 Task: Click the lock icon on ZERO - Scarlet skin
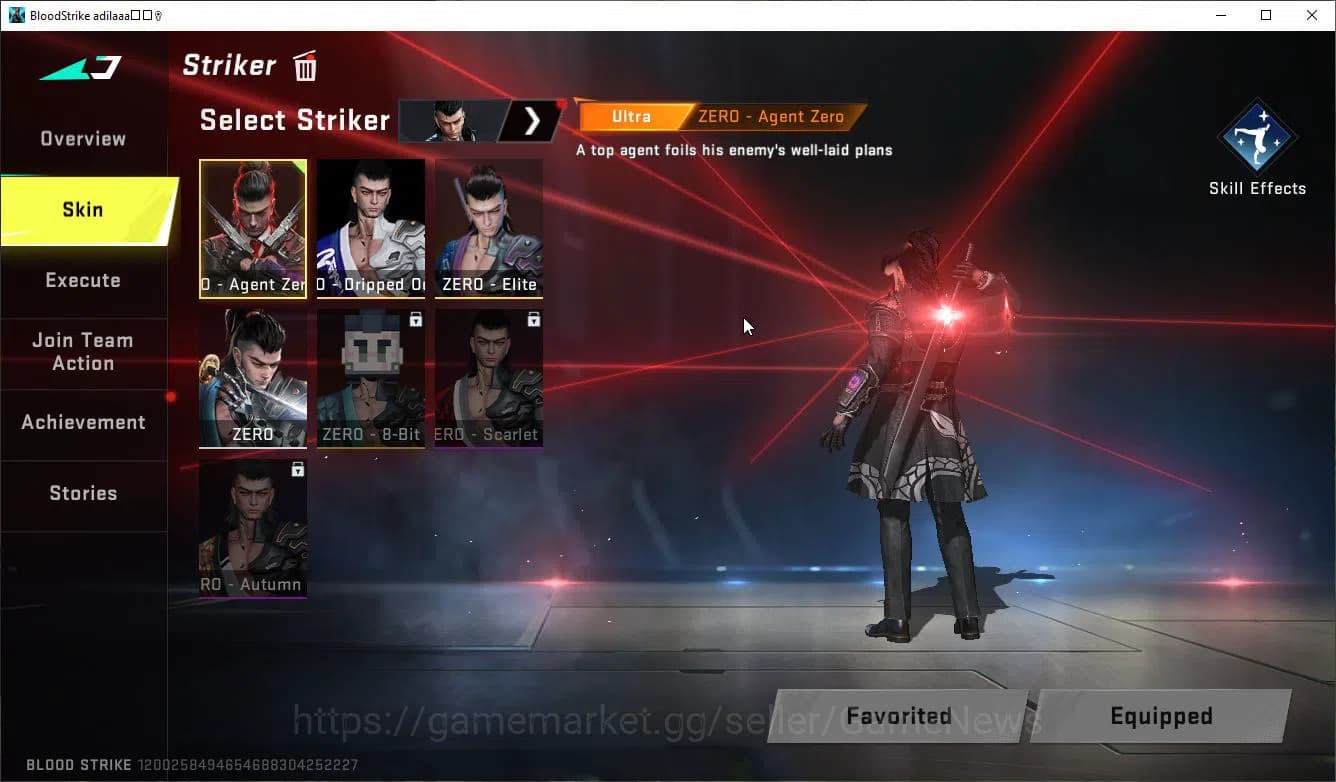(x=533, y=319)
